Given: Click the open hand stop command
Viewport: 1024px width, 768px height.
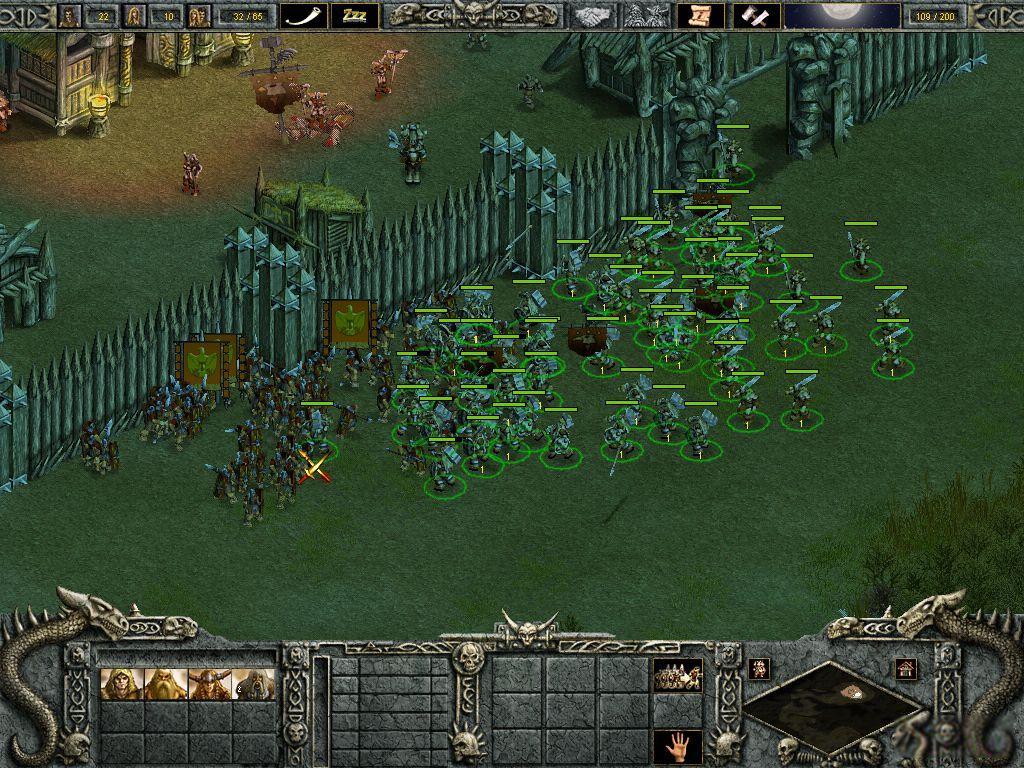Looking at the screenshot, I should [x=677, y=745].
